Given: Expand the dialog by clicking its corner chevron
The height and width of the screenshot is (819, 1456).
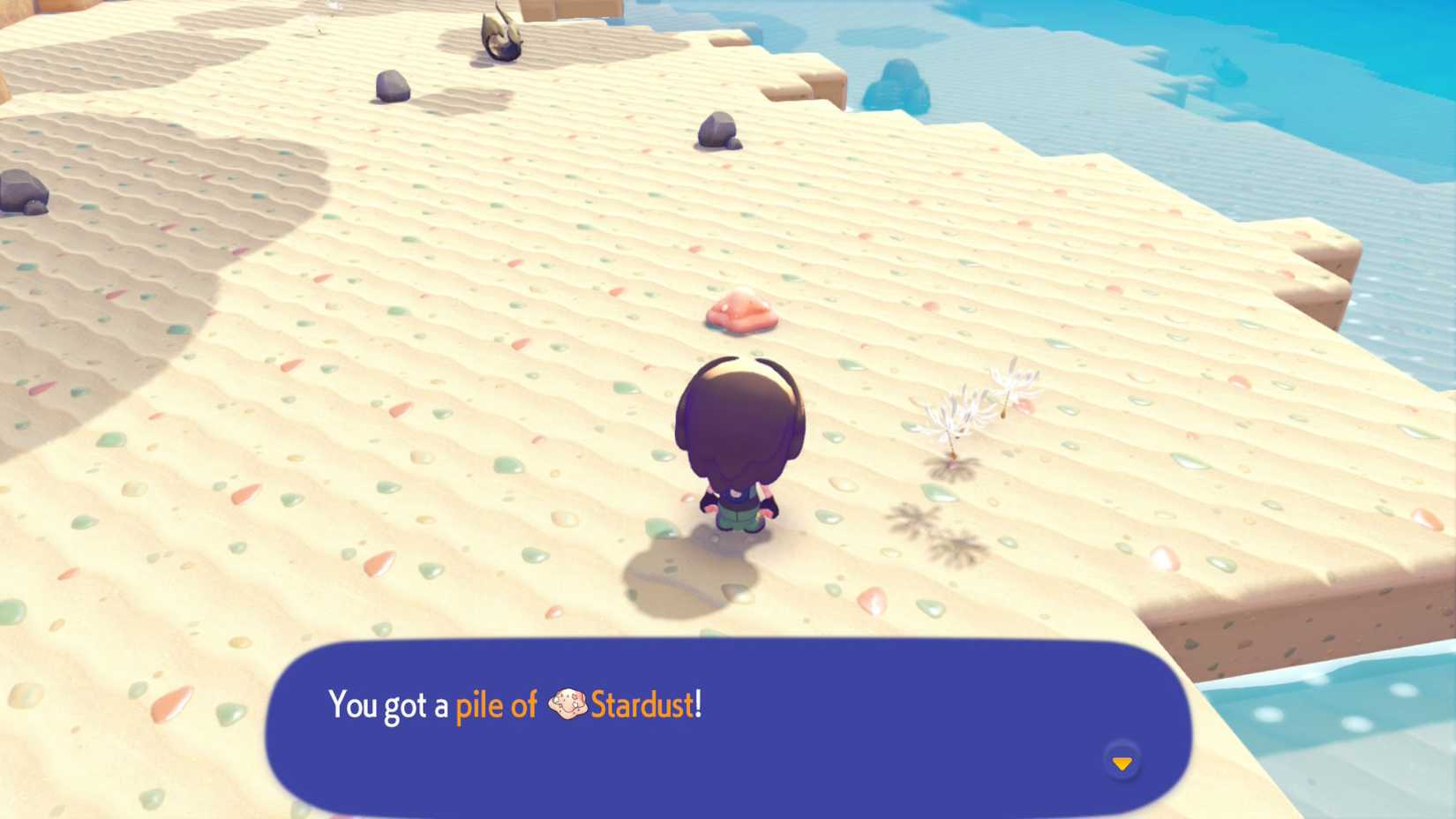Looking at the screenshot, I should [x=1122, y=761].
